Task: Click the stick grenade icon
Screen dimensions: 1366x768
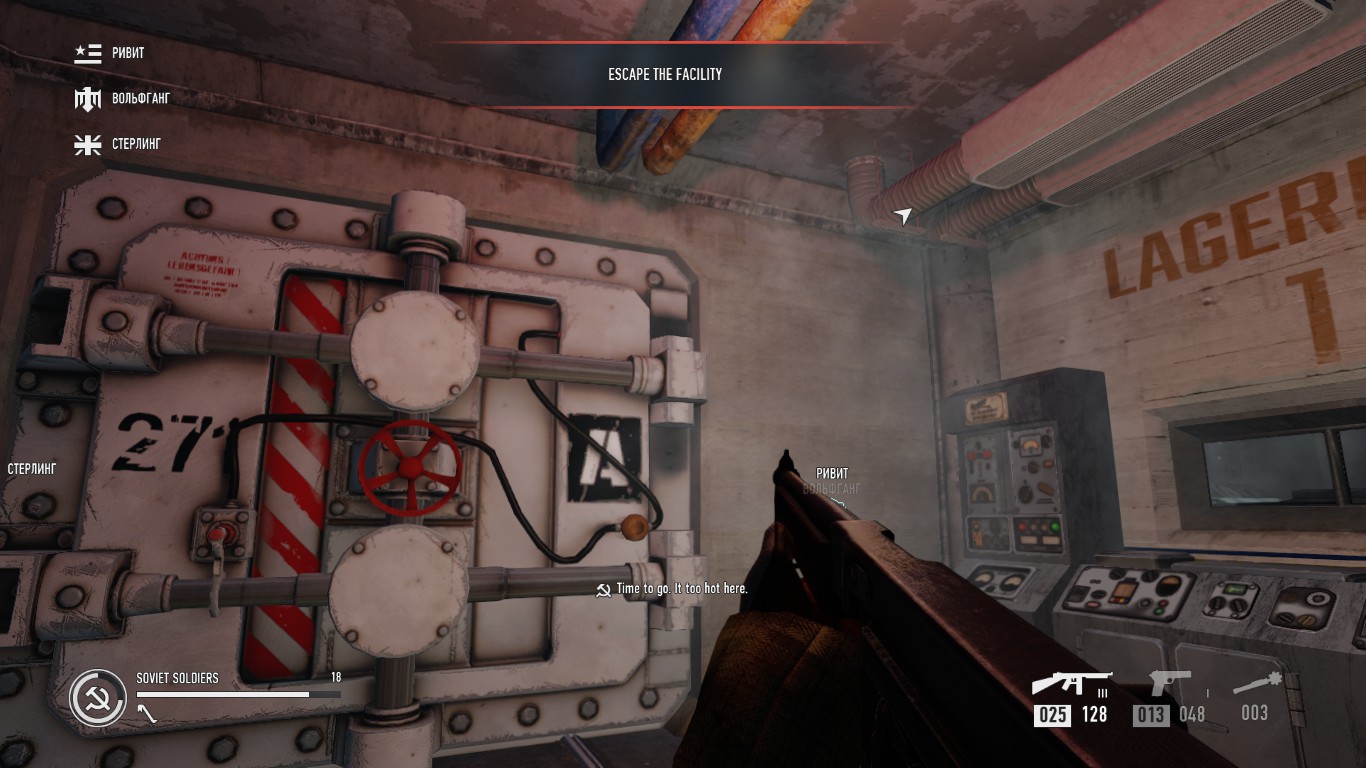Action: click(1258, 683)
